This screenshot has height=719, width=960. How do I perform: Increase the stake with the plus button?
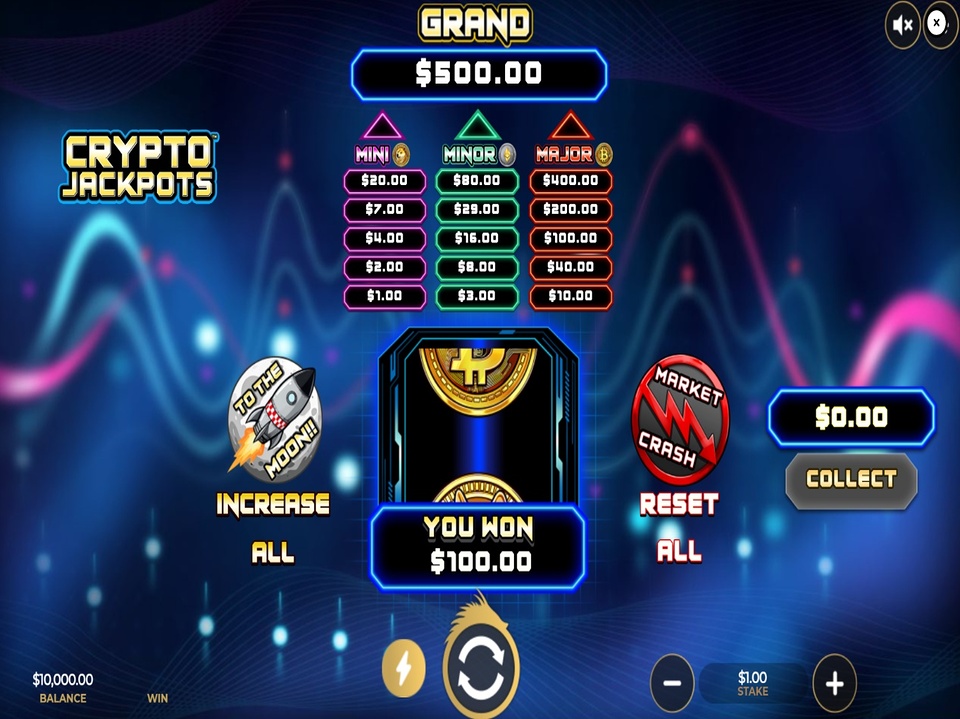pyautogui.click(x=834, y=683)
